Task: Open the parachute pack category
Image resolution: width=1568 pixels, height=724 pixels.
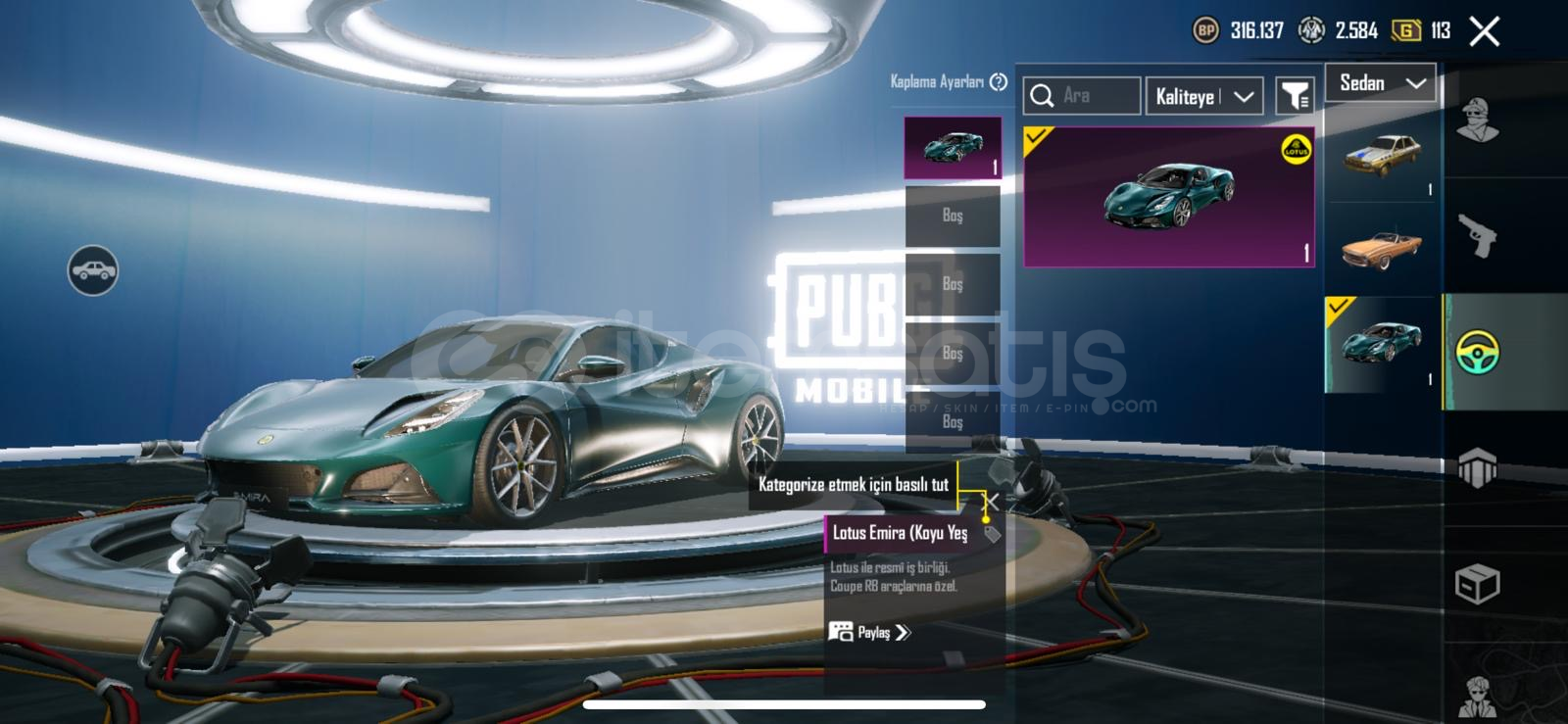Action: (1478, 467)
